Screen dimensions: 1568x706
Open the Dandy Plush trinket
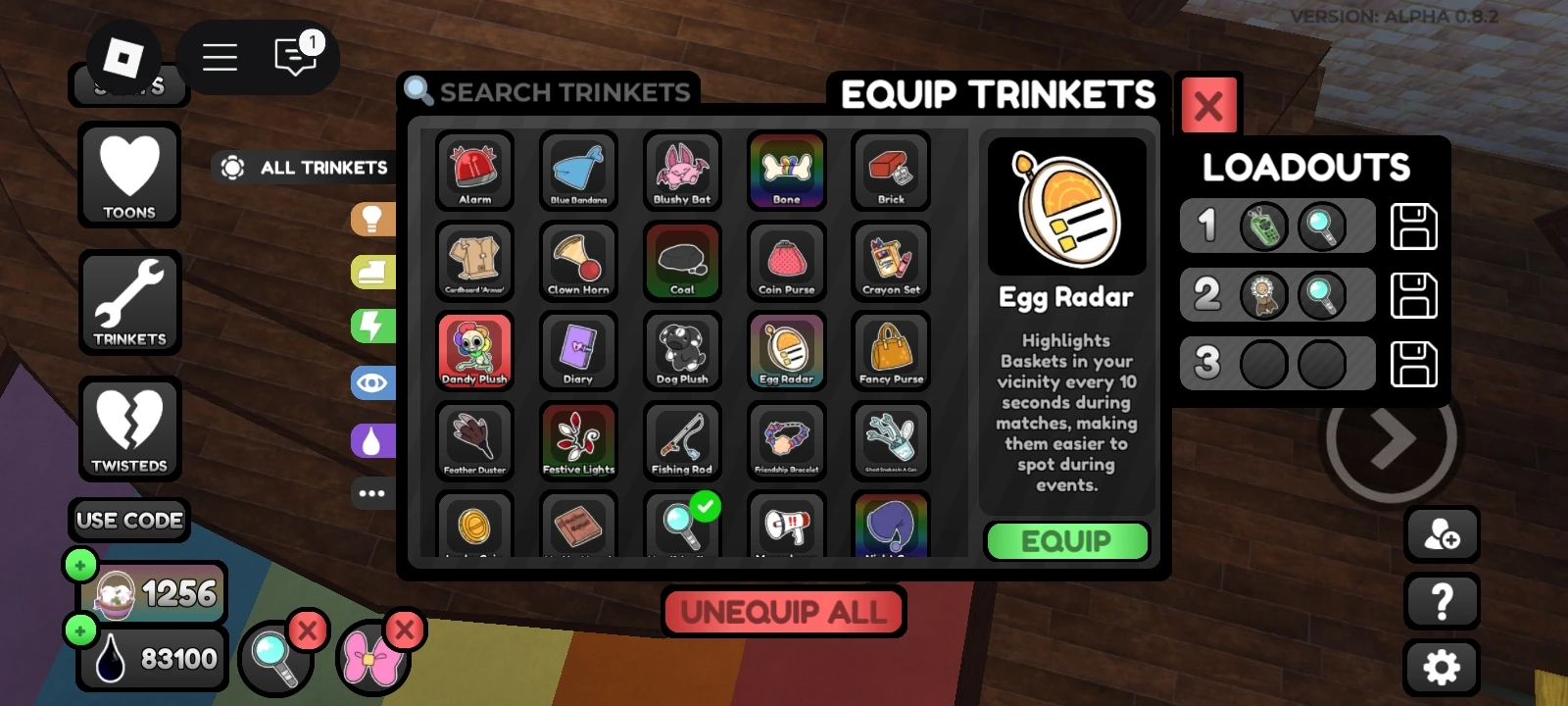pyautogui.click(x=474, y=350)
